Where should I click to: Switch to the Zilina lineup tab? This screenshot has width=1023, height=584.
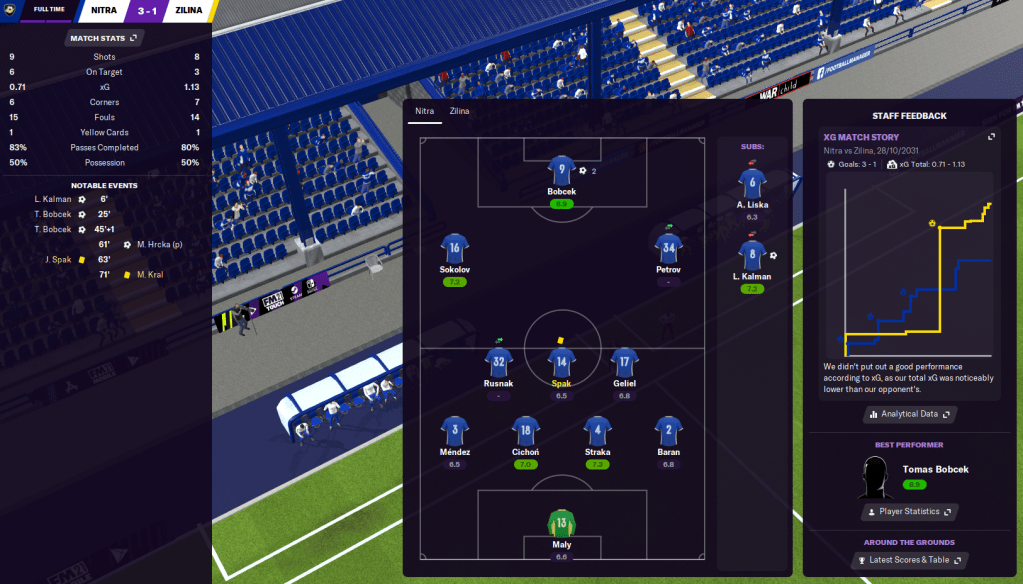pyautogui.click(x=460, y=111)
